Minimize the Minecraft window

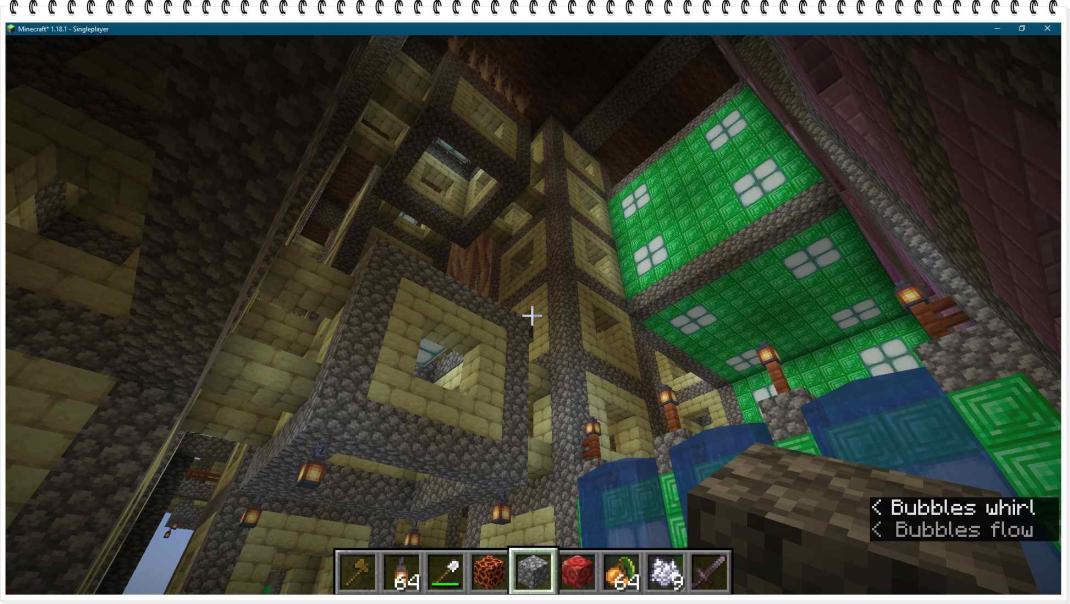tap(996, 28)
